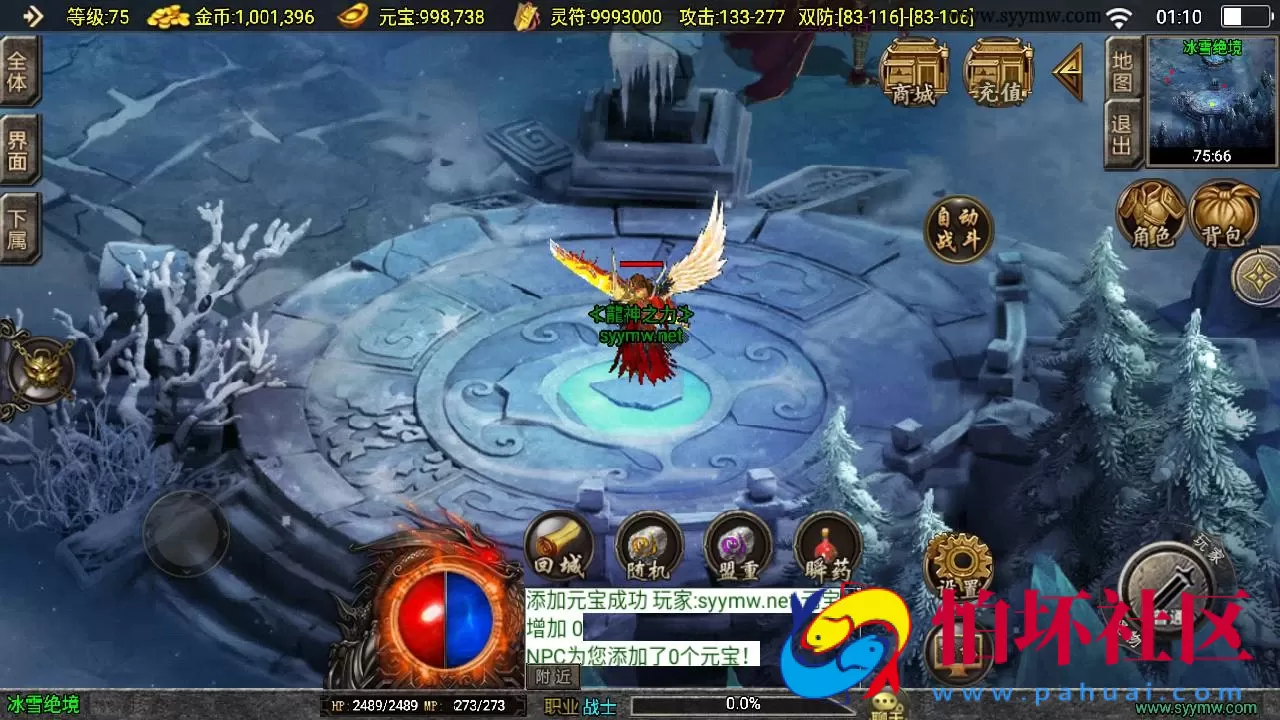
Task: Click the 盟重 teleport stone icon
Action: (737, 548)
